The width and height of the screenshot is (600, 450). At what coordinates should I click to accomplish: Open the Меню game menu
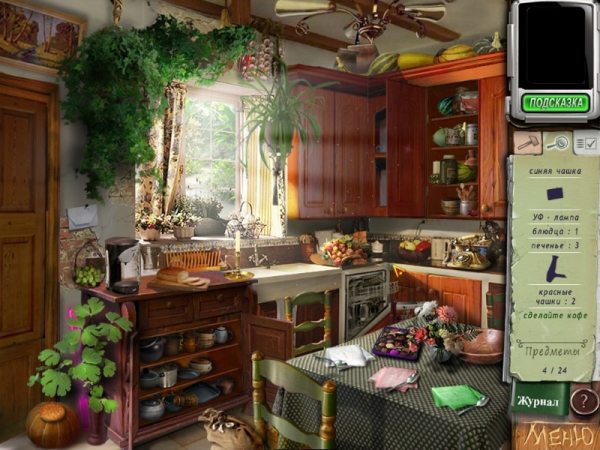point(556,436)
